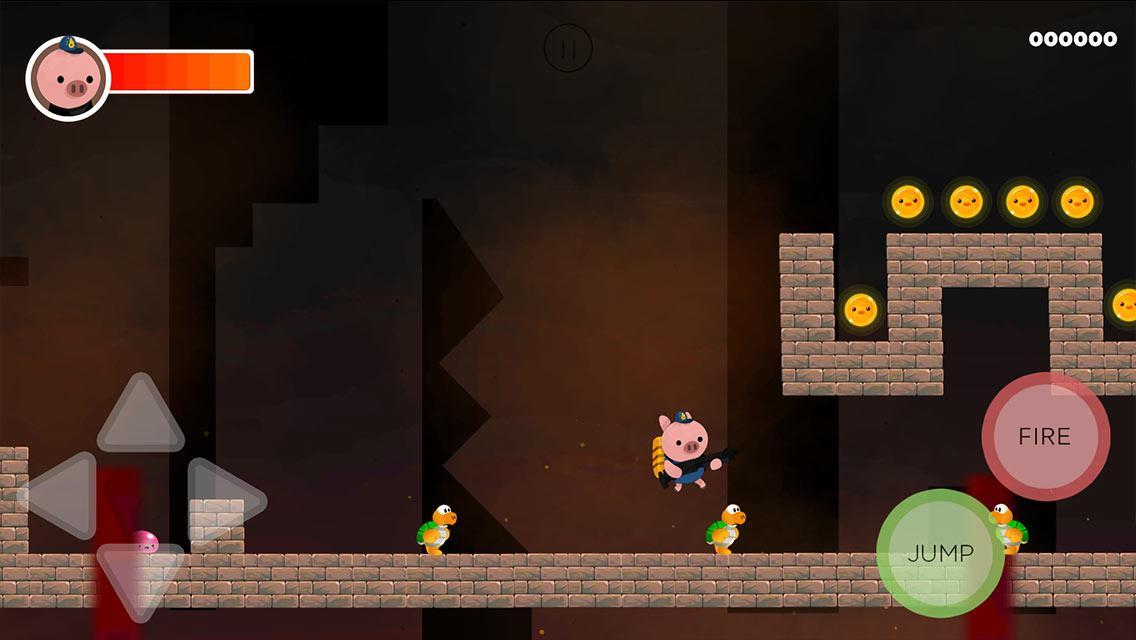Move right with the right arrow
This screenshot has width=1136, height=640.
point(223,496)
